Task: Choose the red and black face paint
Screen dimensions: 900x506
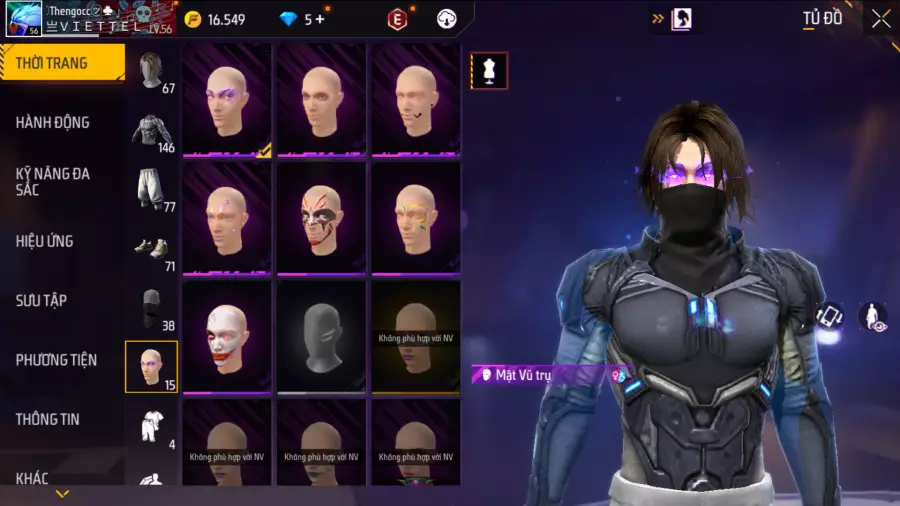Action: coord(321,217)
